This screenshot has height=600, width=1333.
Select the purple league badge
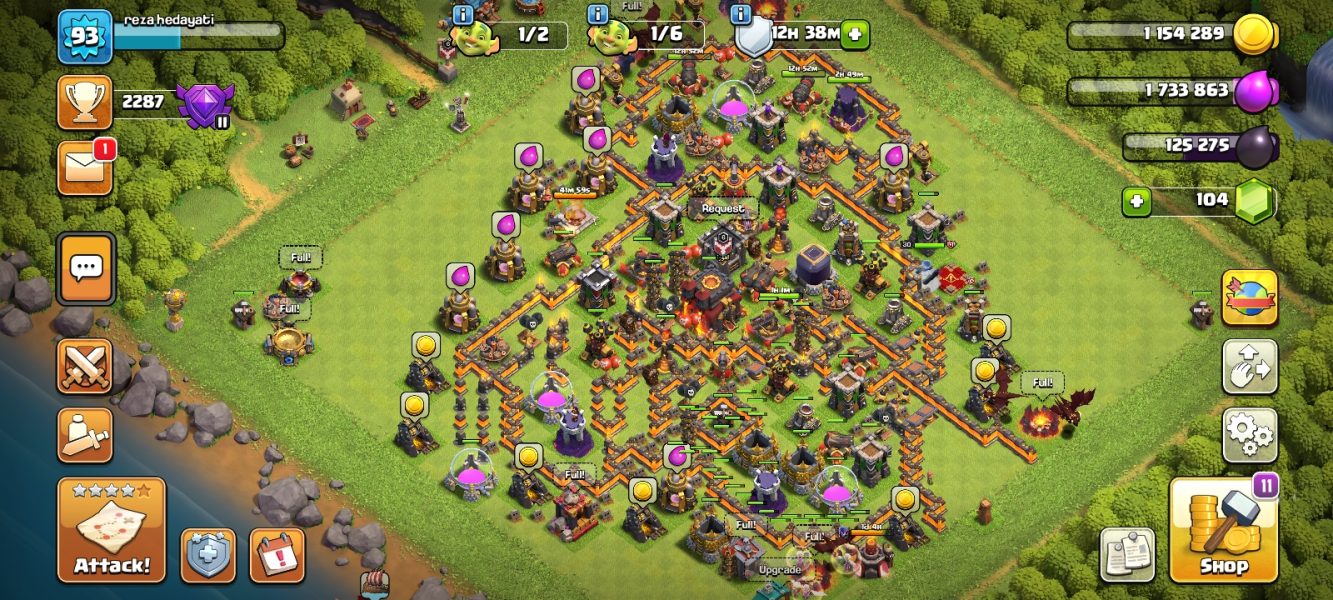[203, 104]
